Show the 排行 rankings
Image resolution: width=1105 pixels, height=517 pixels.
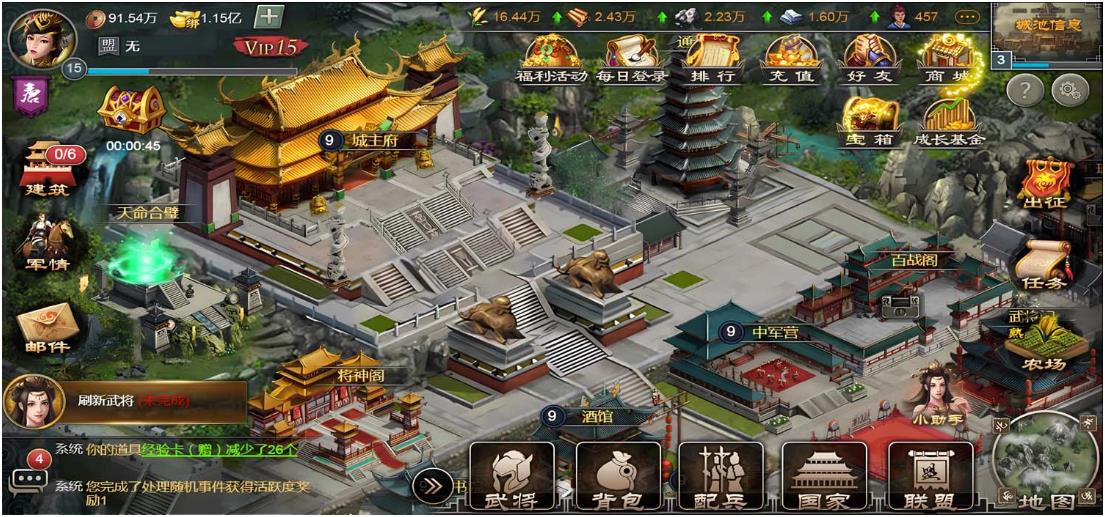coord(712,58)
